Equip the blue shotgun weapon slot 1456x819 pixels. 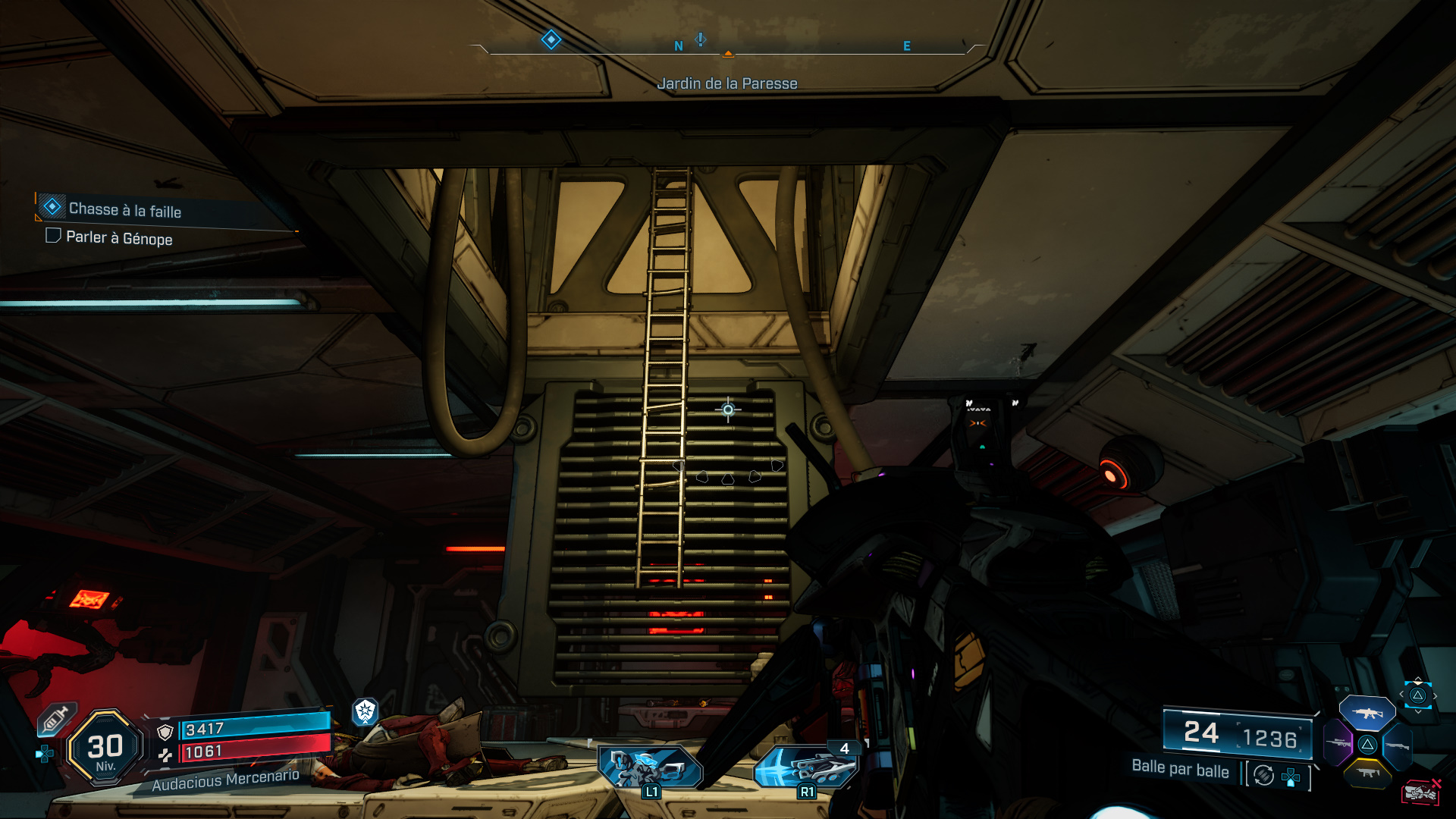(1397, 745)
